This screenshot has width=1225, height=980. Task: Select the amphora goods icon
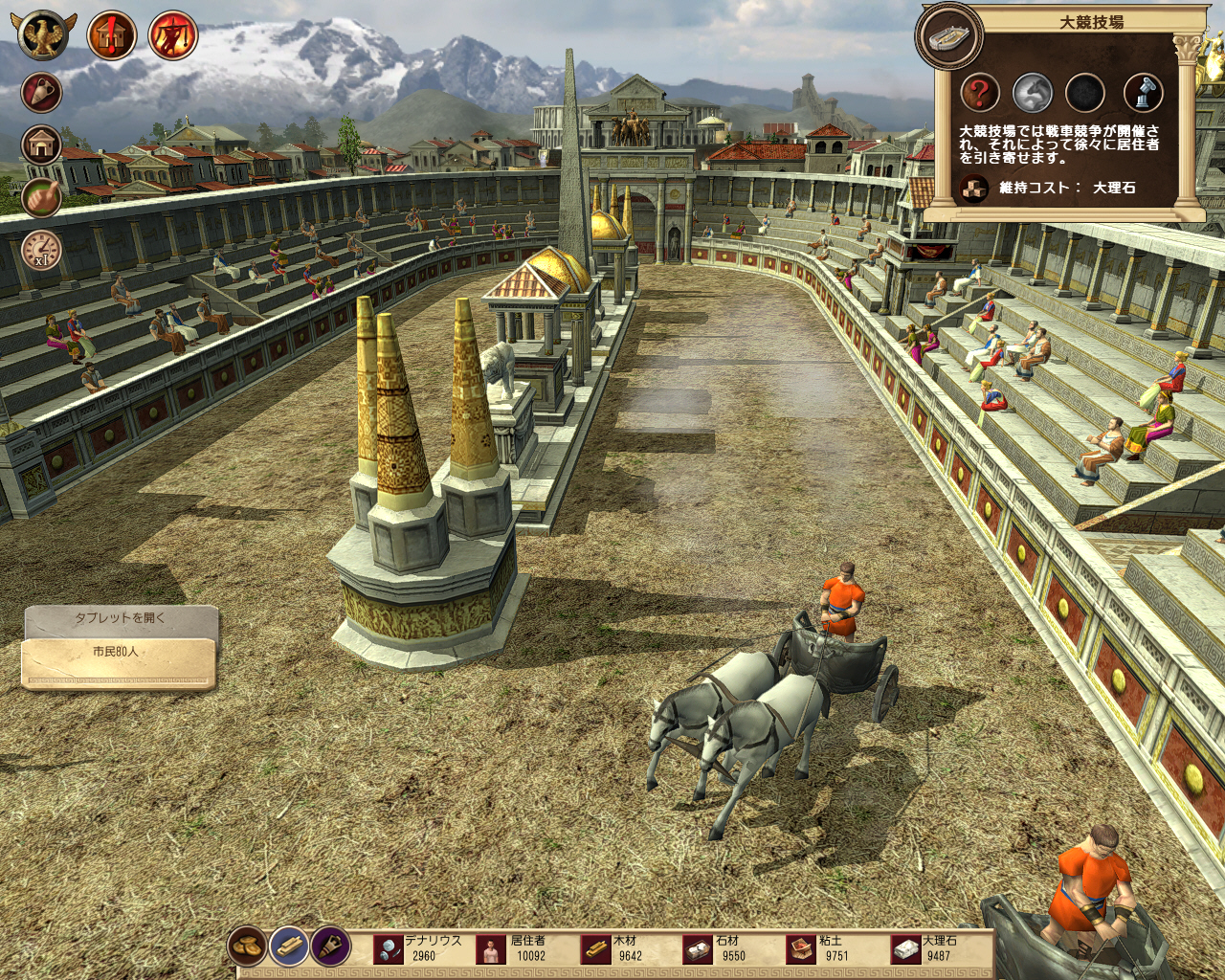[42, 93]
